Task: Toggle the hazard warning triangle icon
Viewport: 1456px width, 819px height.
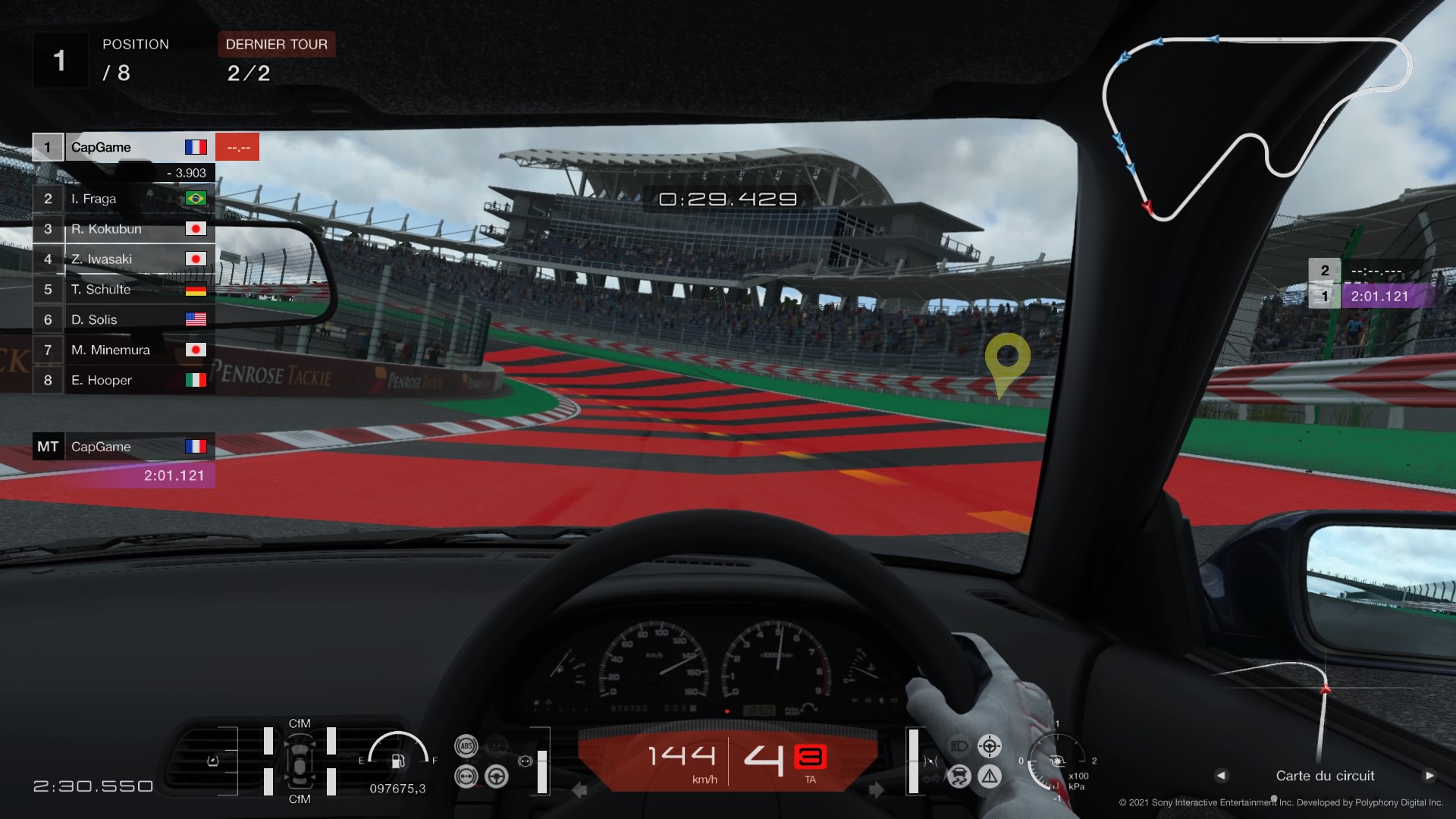Action: coord(990,776)
